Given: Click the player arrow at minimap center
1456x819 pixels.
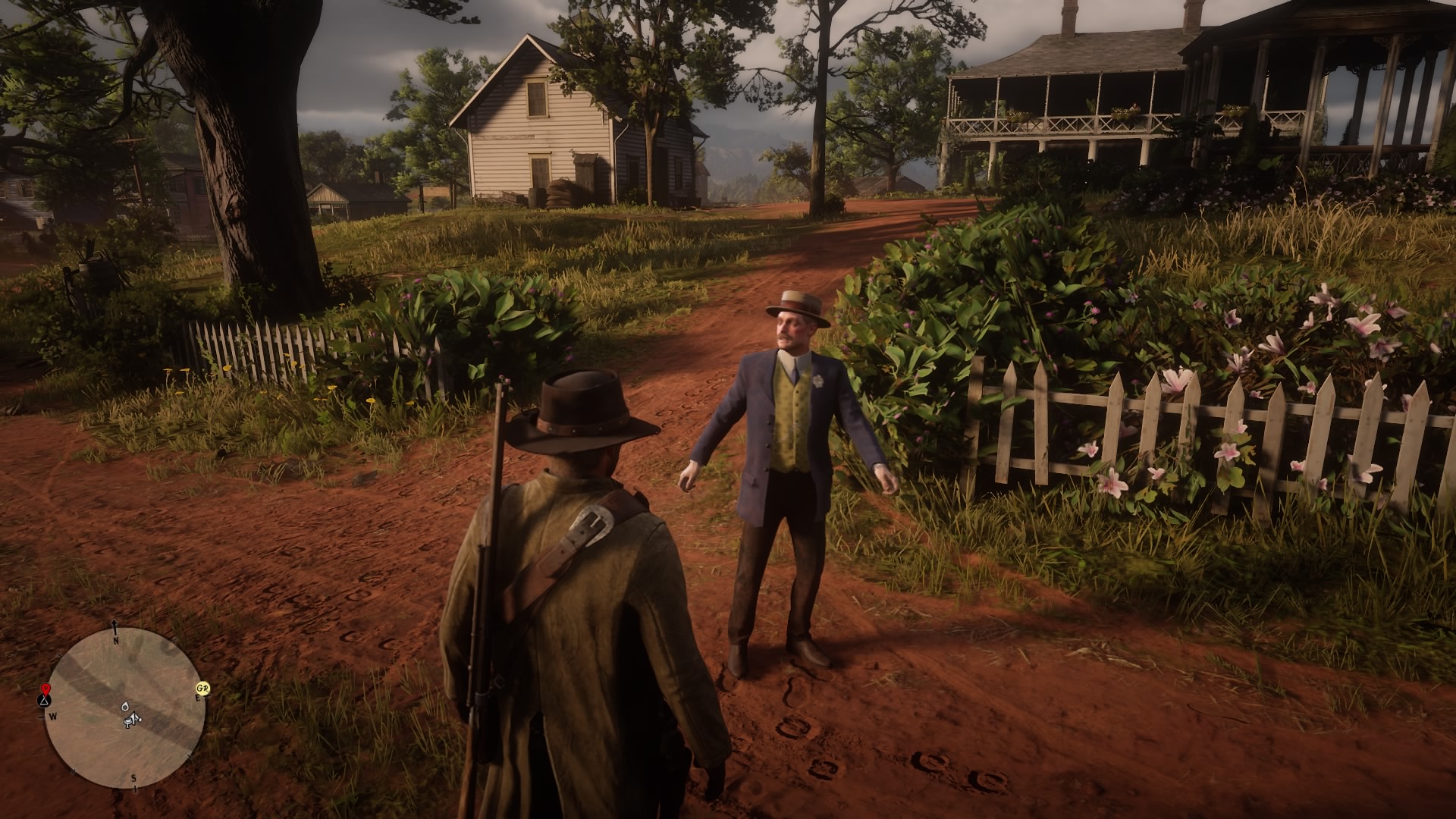Looking at the screenshot, I should coord(133,719).
